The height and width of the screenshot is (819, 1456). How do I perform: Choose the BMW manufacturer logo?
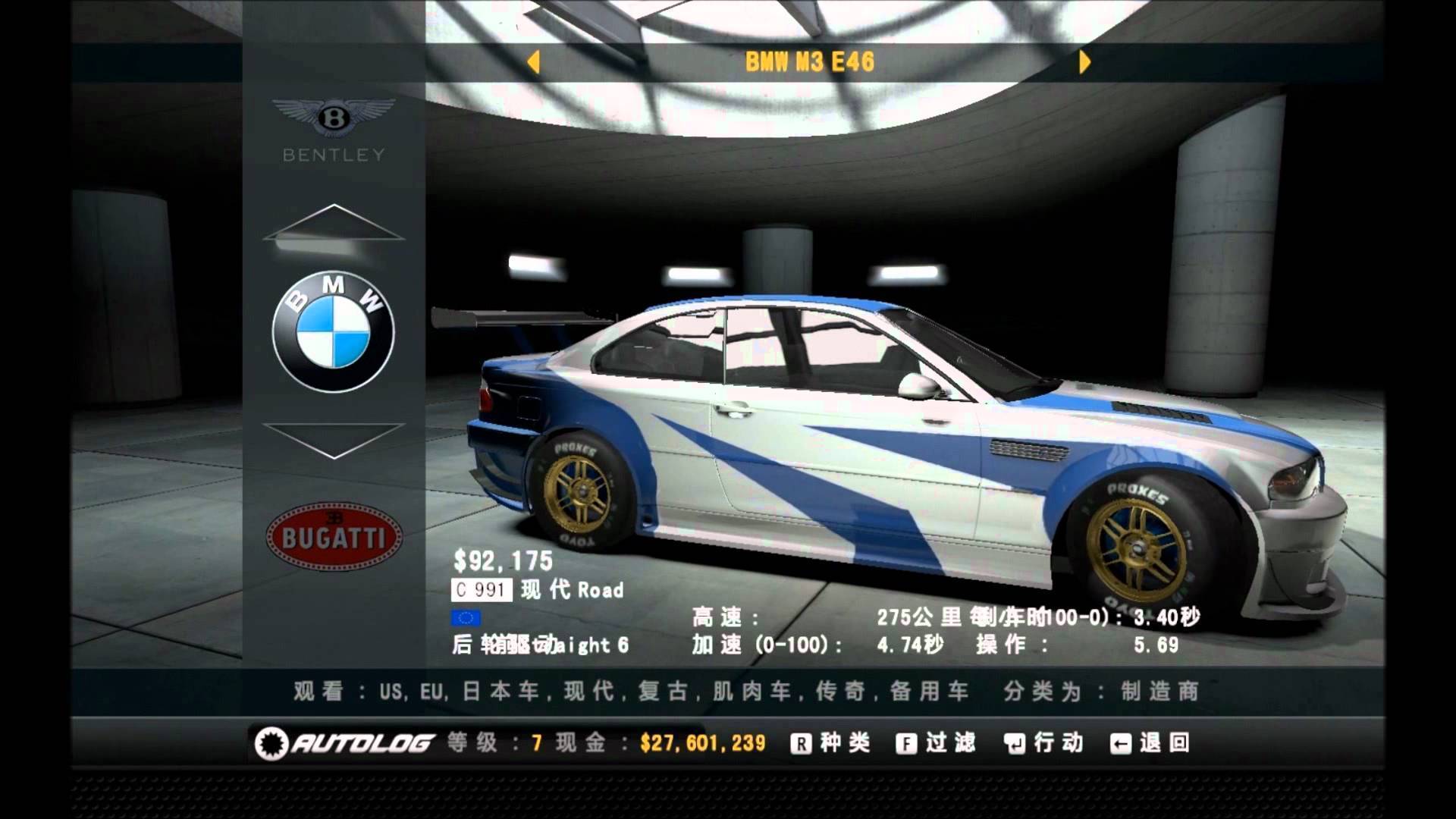[x=334, y=332]
